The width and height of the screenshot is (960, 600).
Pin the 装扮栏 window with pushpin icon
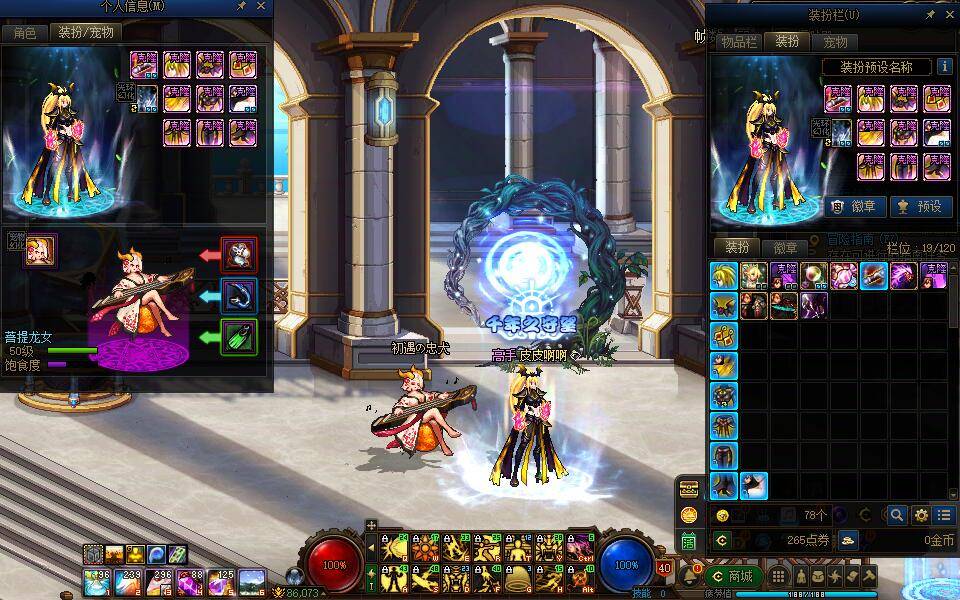pos(930,14)
